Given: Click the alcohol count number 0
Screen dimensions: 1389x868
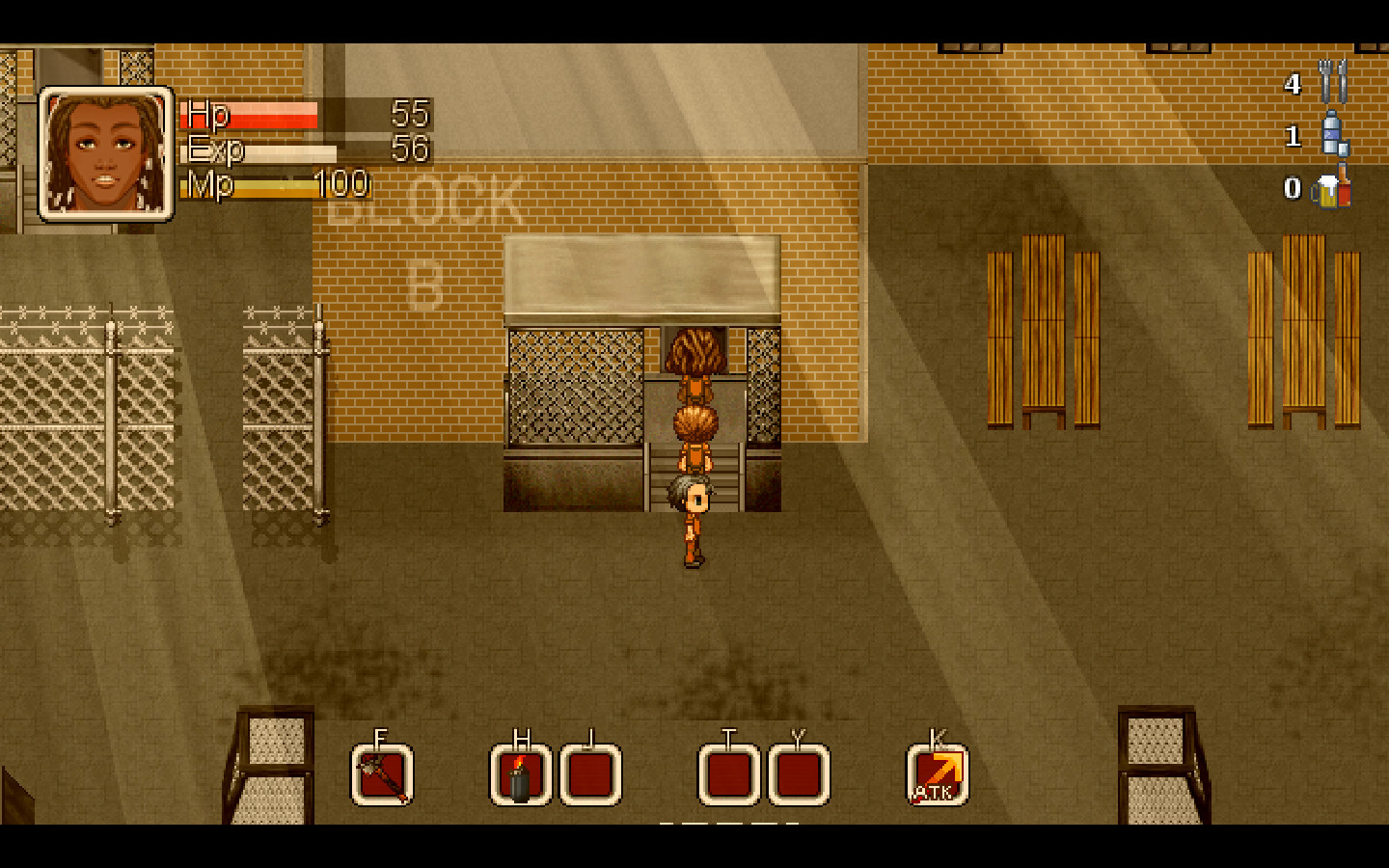Looking at the screenshot, I should click(1293, 191).
